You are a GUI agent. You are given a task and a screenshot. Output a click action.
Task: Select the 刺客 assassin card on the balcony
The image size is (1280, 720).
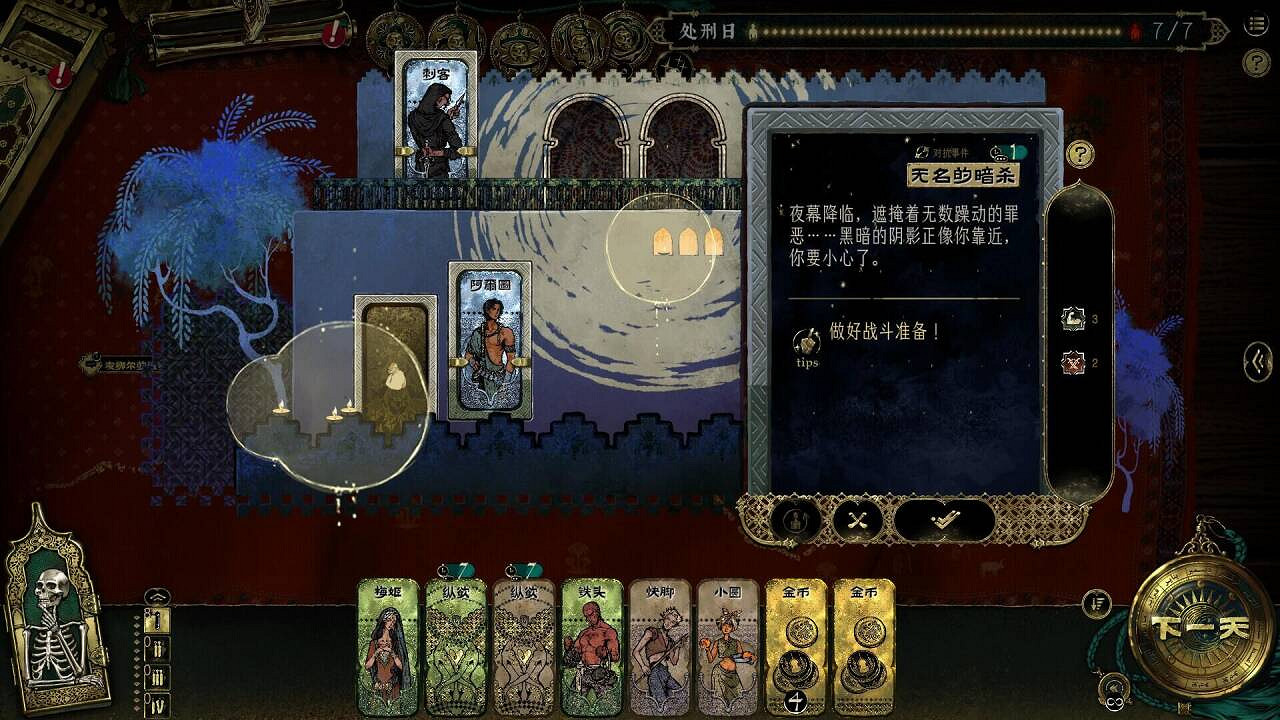coord(432,110)
